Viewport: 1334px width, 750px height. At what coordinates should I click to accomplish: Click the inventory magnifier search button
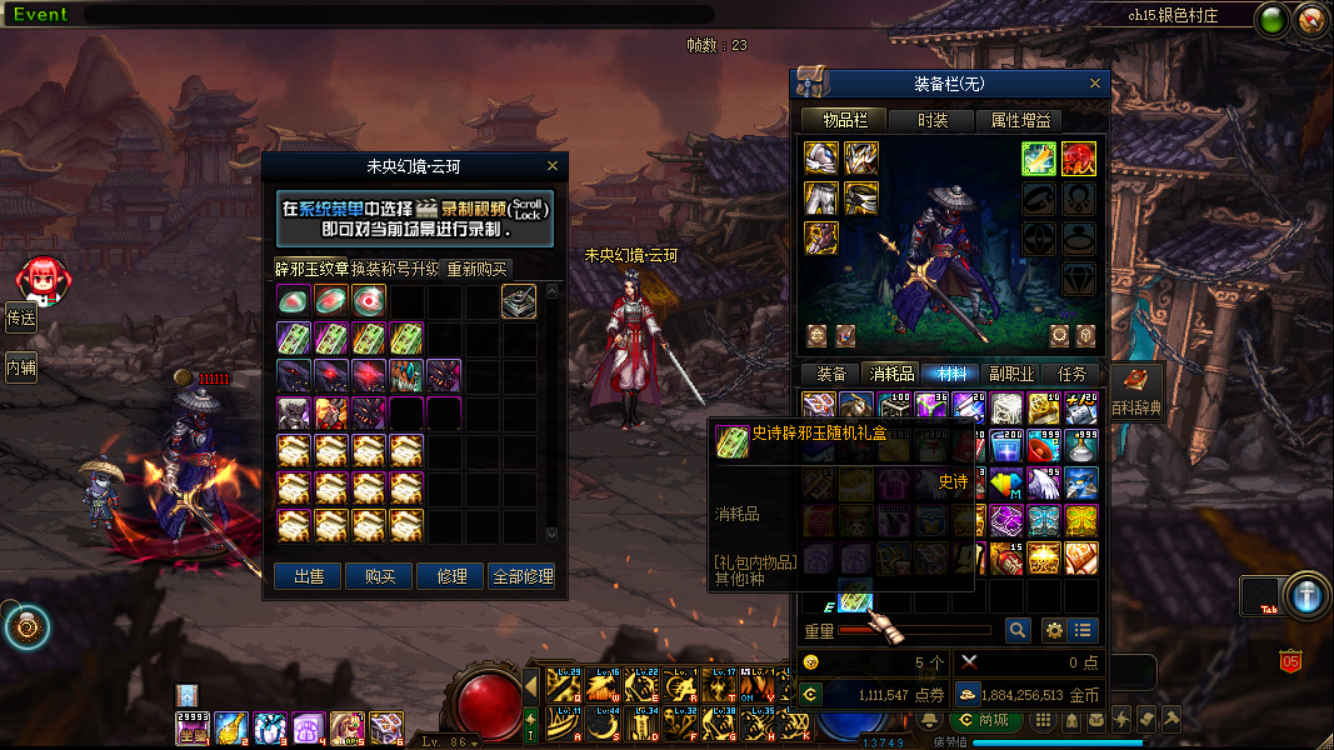(x=1018, y=630)
